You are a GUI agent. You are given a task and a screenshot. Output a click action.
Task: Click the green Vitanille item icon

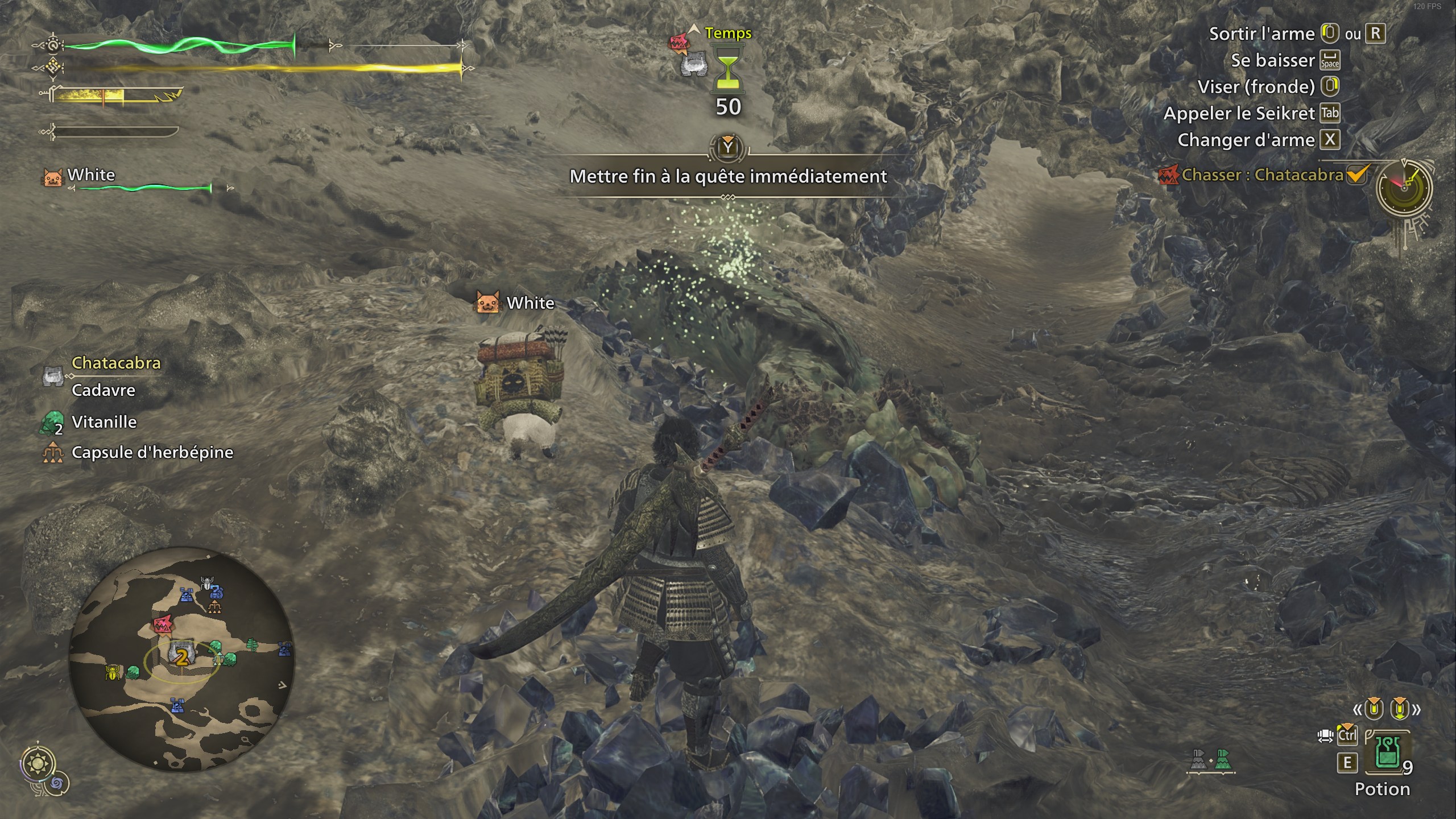point(52,421)
